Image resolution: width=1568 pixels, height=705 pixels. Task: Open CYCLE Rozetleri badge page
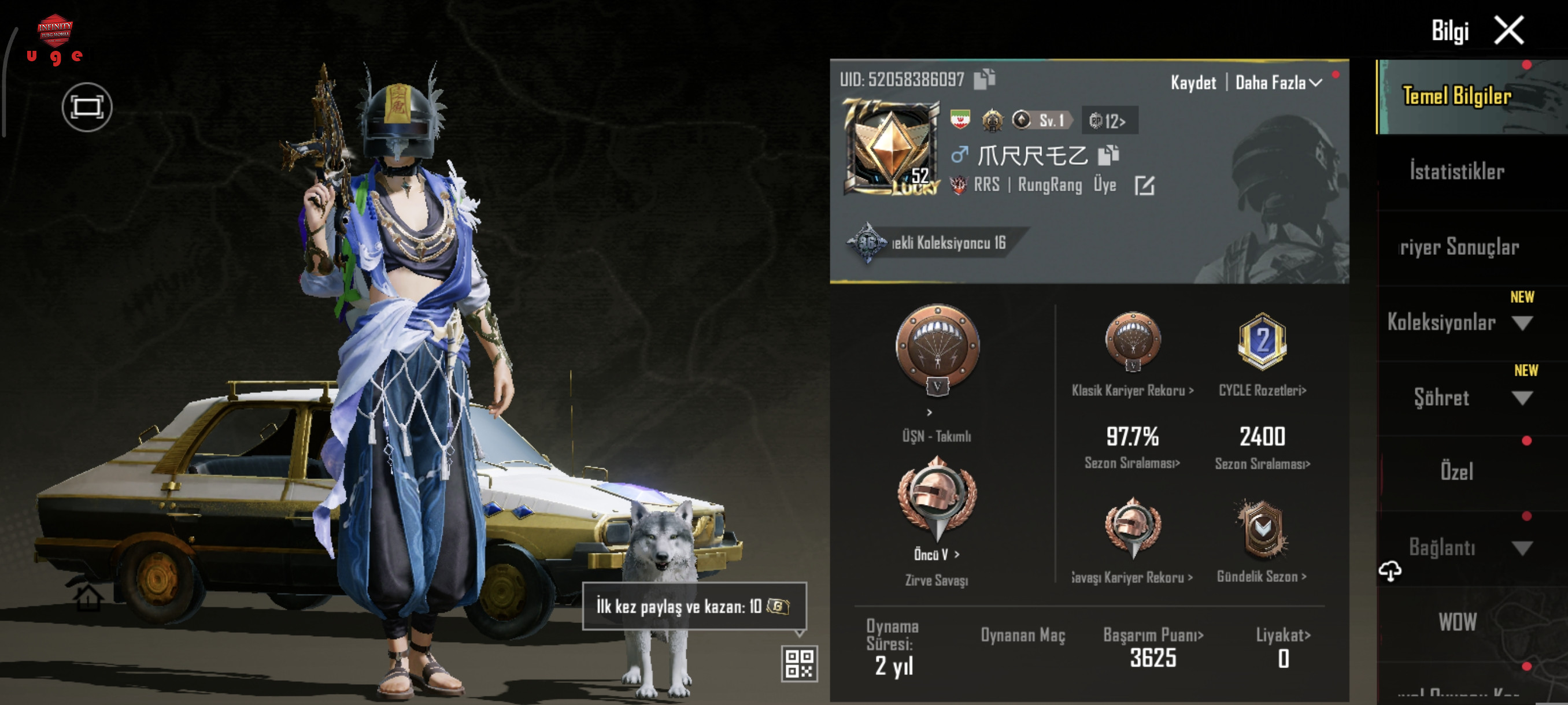tap(1262, 391)
